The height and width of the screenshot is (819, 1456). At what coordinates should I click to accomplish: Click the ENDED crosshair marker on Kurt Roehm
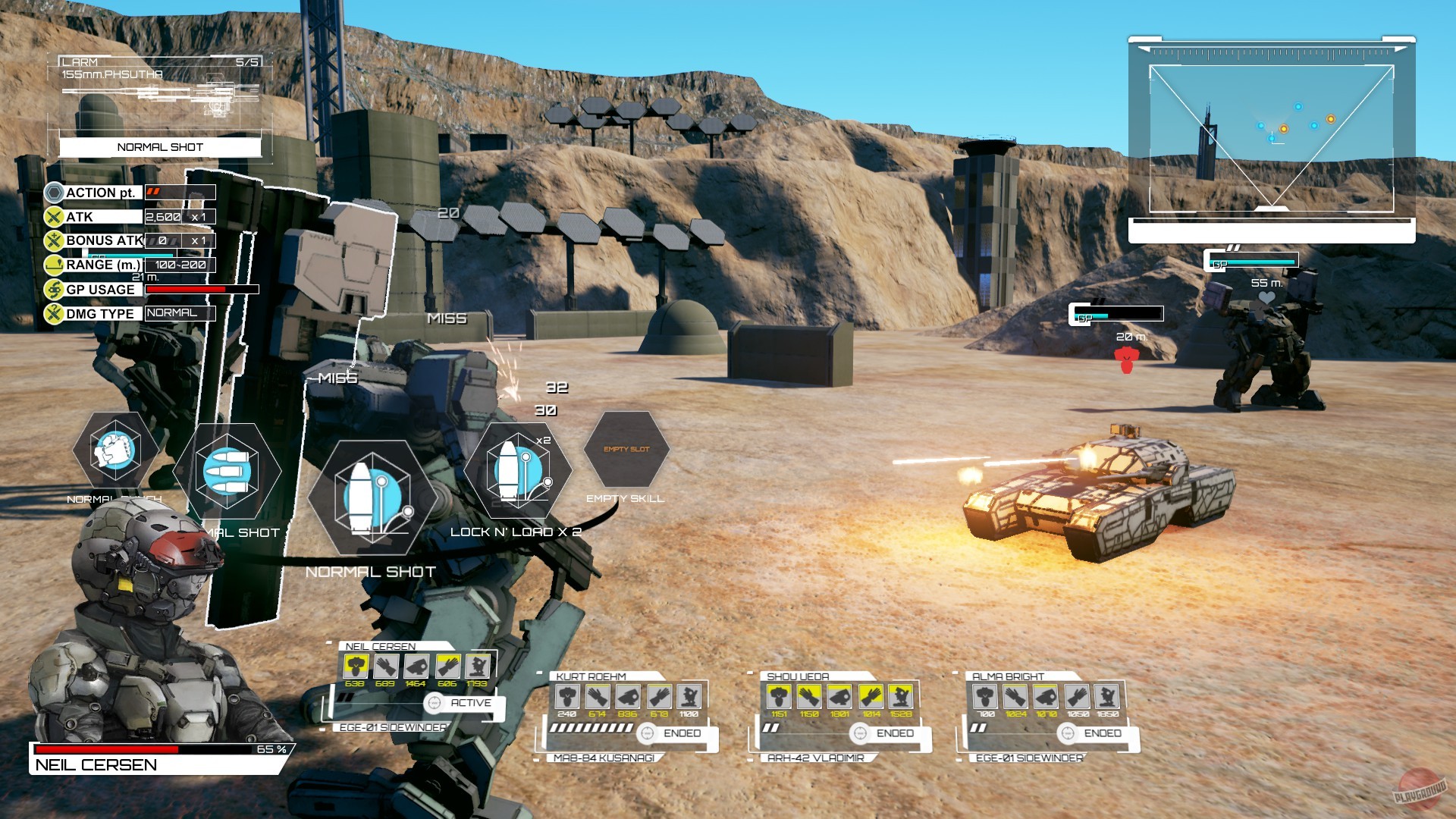[x=648, y=733]
